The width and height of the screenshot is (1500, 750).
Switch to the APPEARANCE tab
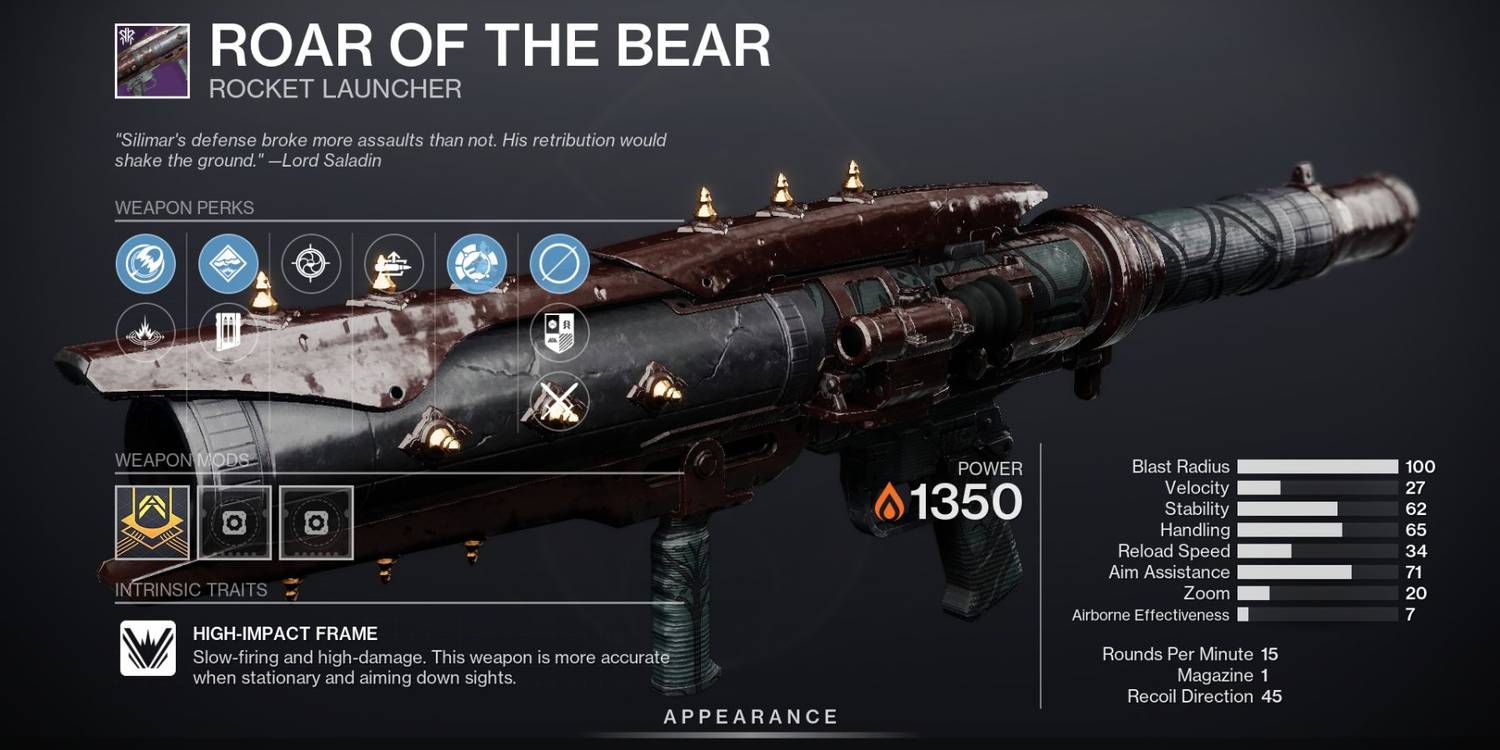pyautogui.click(x=750, y=716)
